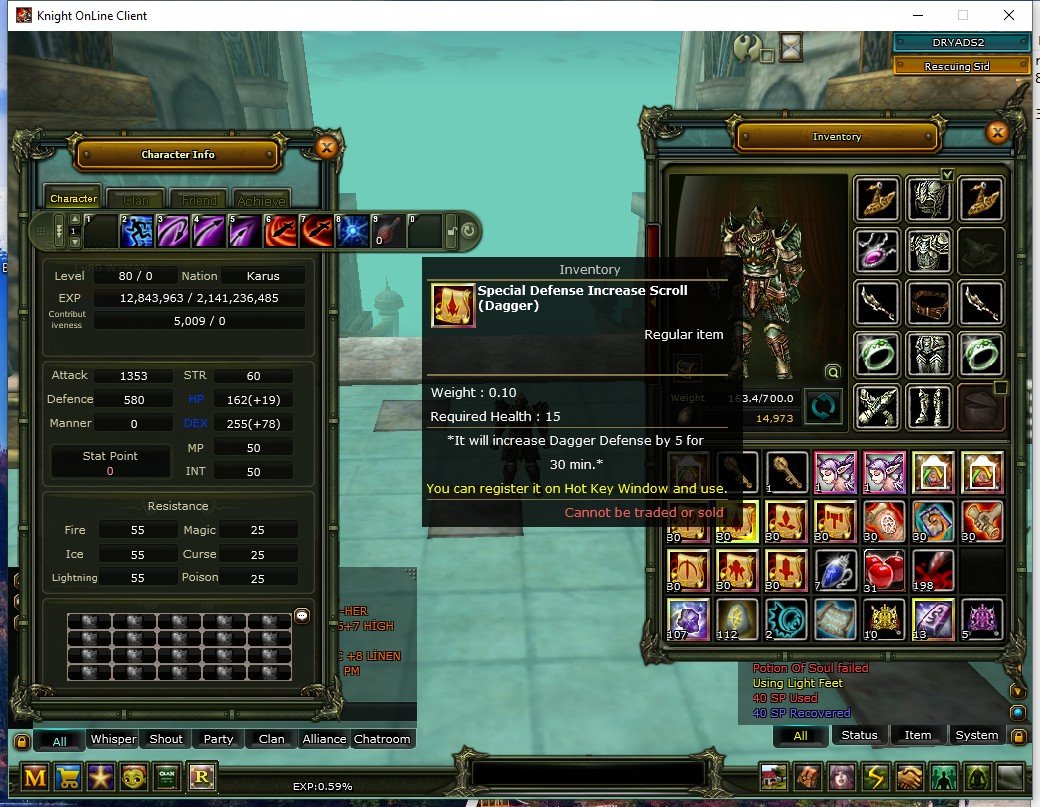Screen dimensions: 1040x807
Task: Close the Character Info window
Action: (x=326, y=148)
